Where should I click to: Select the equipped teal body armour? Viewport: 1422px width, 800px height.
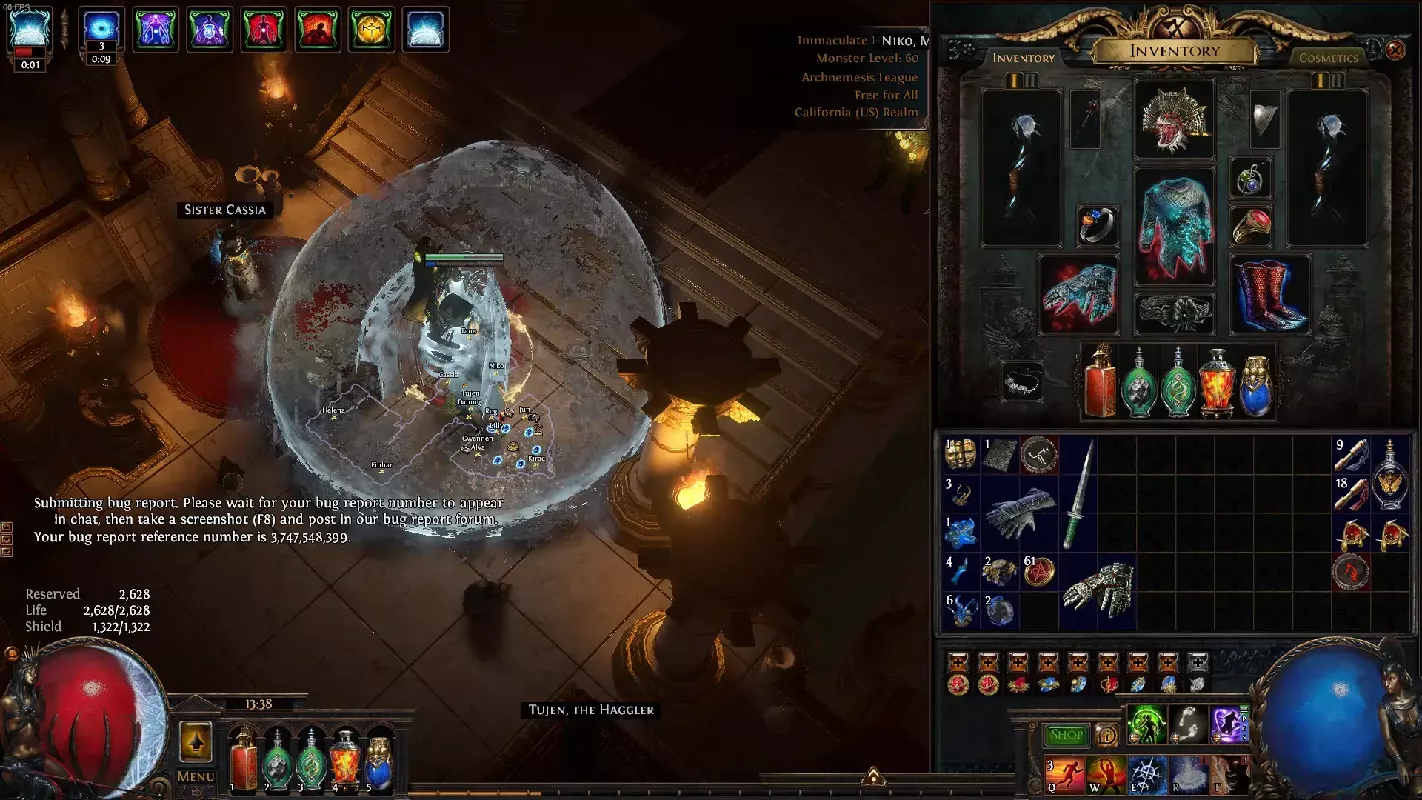pyautogui.click(x=1174, y=225)
